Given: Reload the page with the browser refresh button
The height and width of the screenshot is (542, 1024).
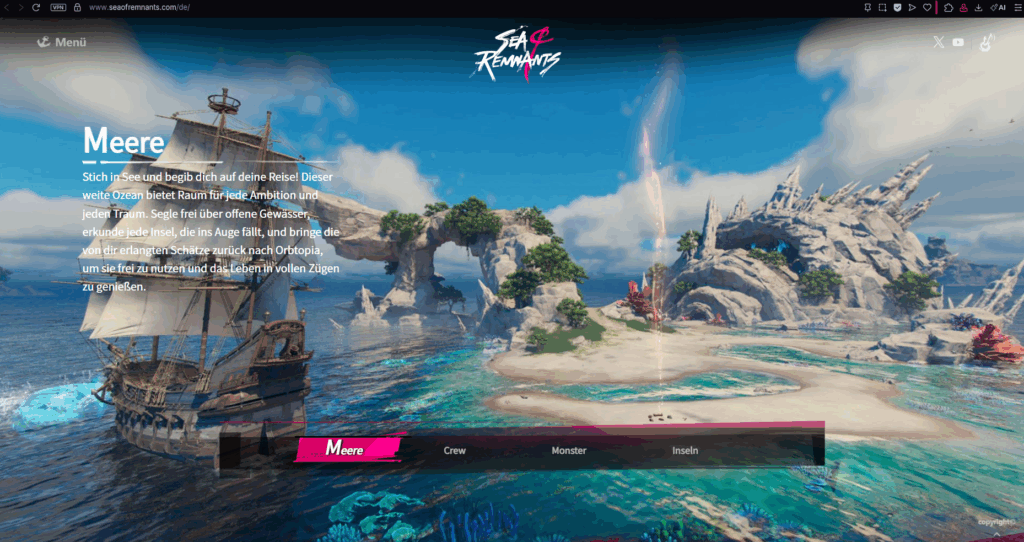Looking at the screenshot, I should pos(36,7).
